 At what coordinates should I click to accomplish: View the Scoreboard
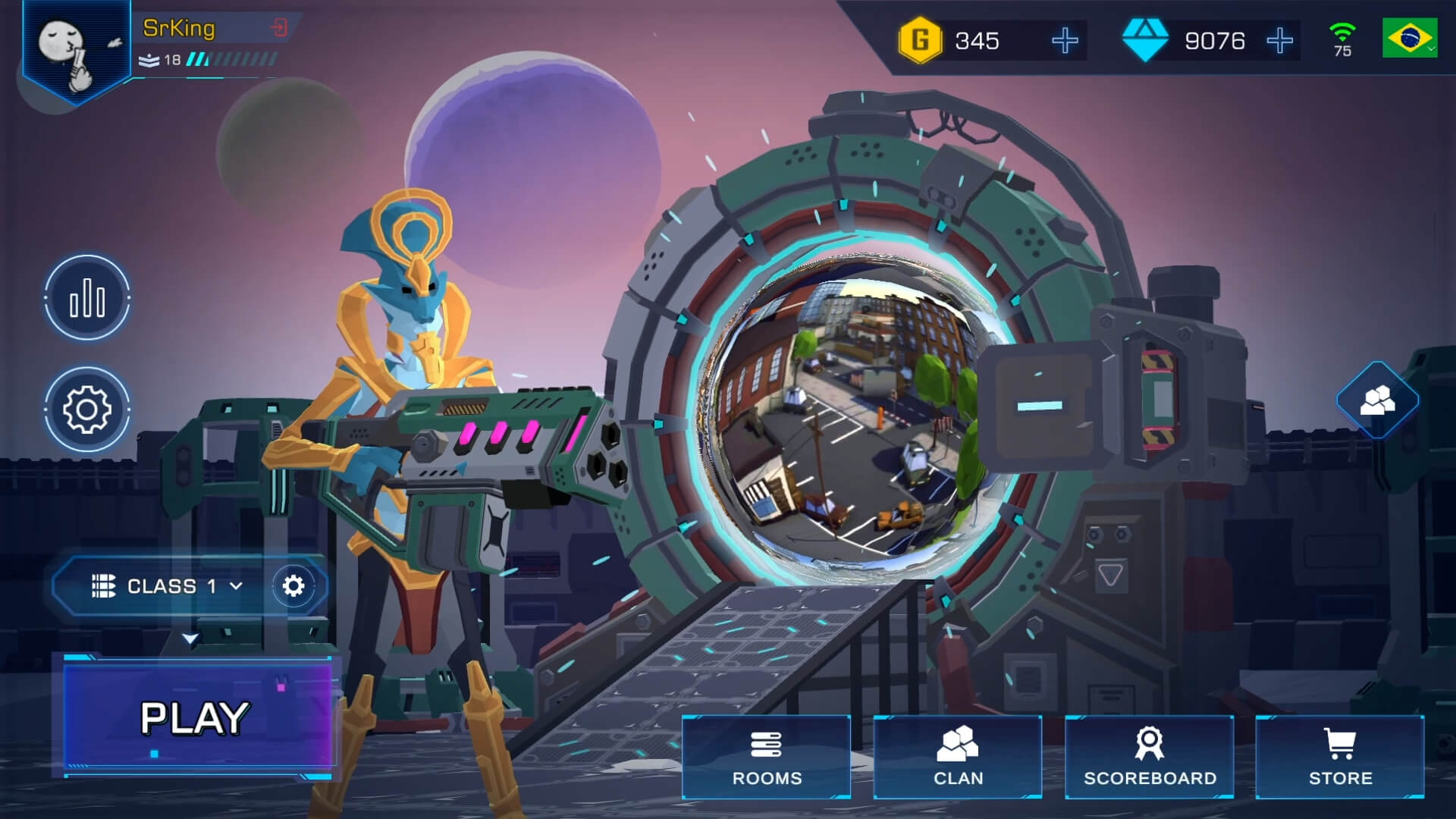click(1149, 757)
